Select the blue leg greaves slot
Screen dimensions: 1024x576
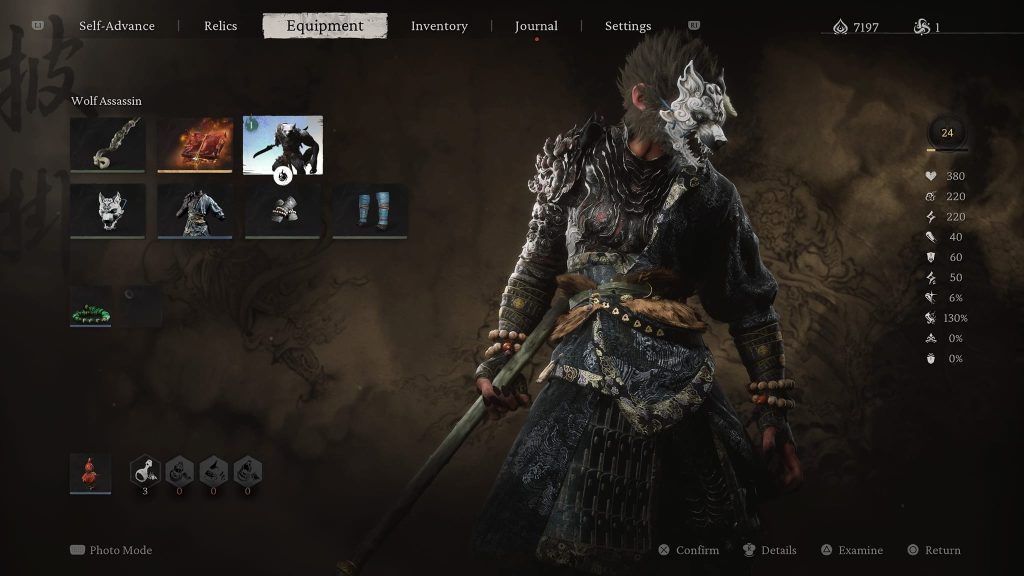click(x=370, y=210)
